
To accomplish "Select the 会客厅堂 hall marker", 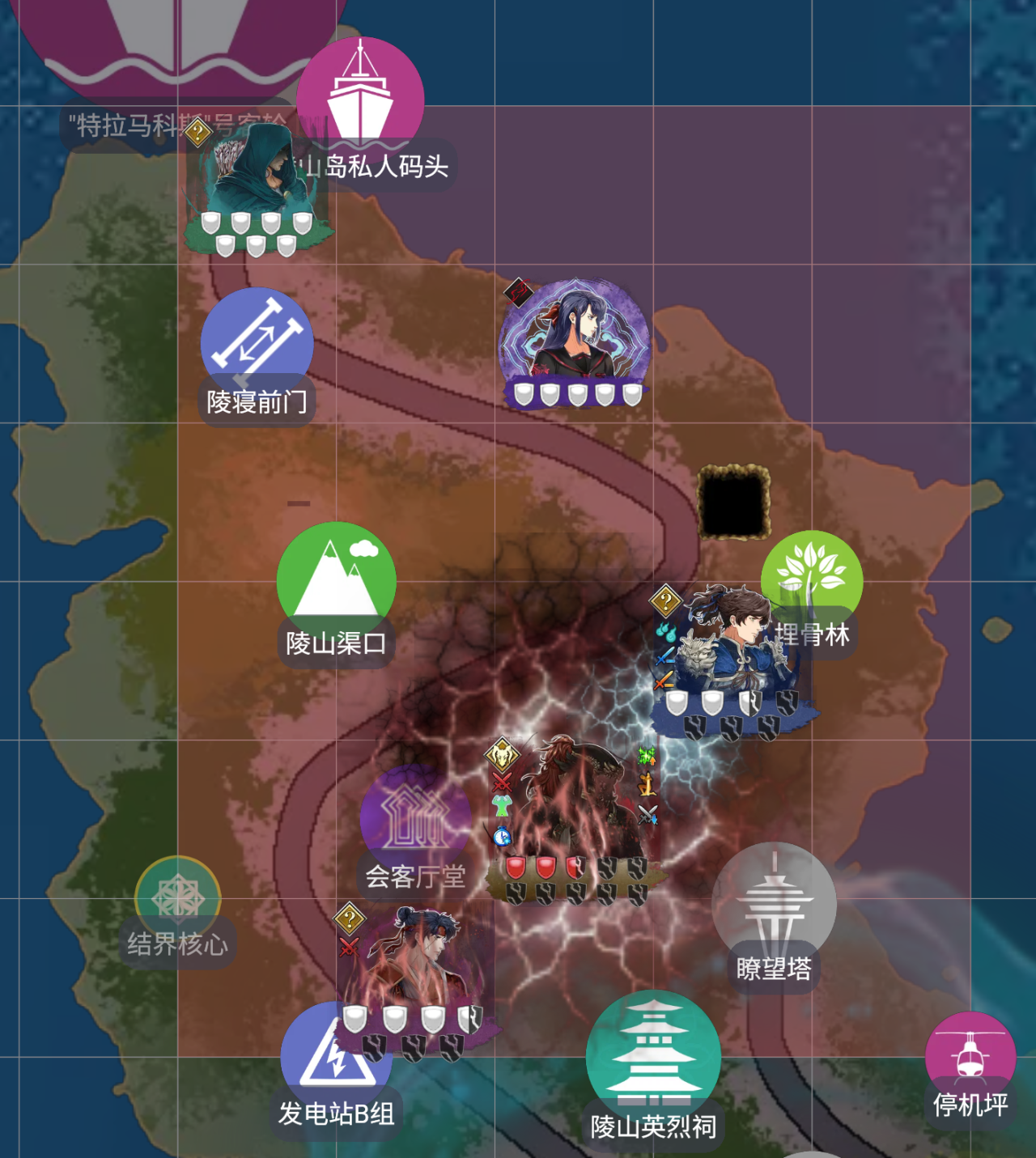I will (x=415, y=817).
